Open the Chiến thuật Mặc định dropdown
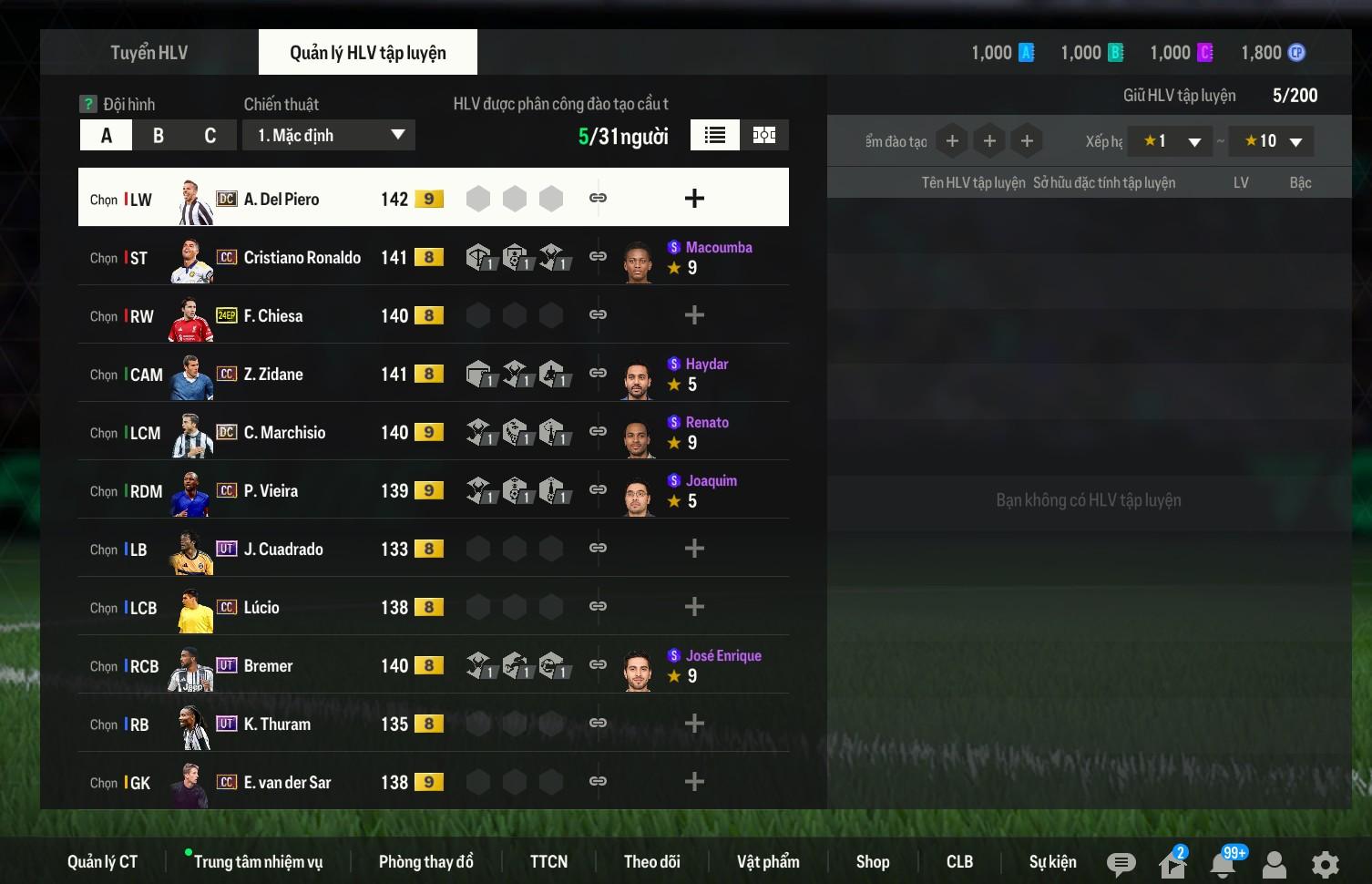This screenshot has height=884, width=1372. (329, 136)
